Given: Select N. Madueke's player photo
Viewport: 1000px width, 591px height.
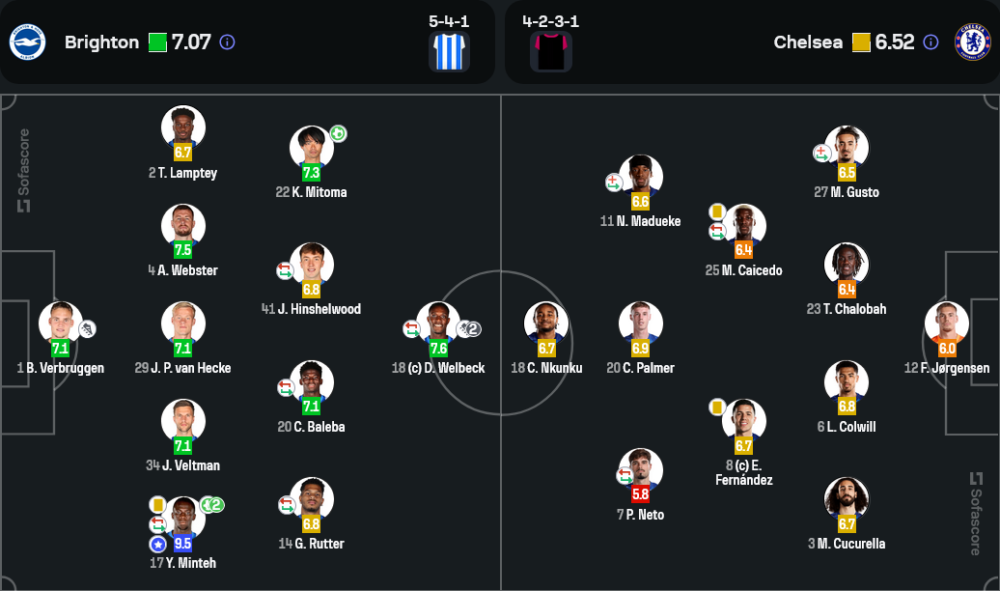Looking at the screenshot, I should click(640, 176).
